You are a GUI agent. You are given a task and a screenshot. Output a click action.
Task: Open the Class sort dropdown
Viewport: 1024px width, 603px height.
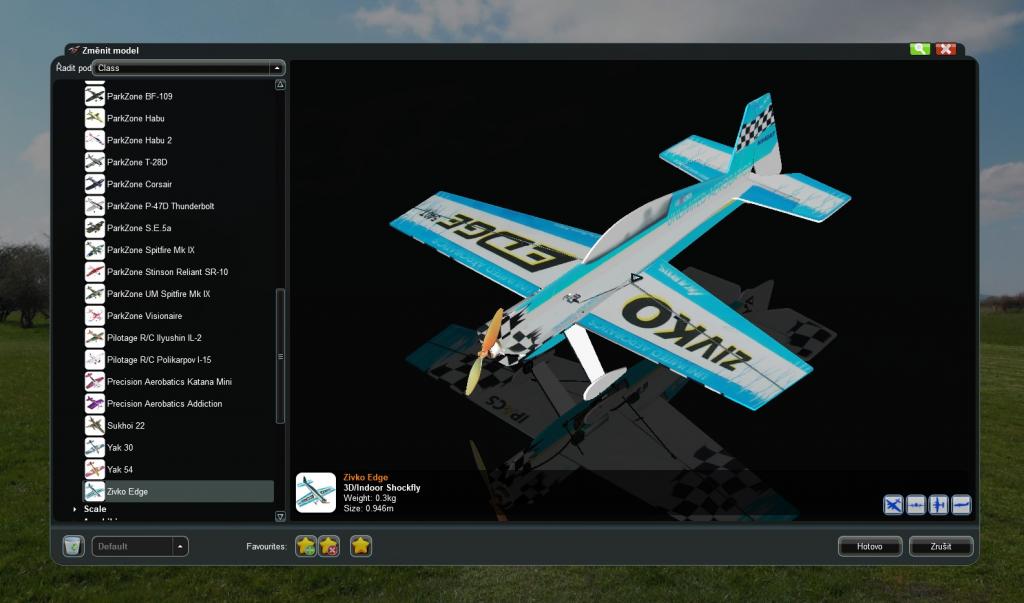[188, 68]
